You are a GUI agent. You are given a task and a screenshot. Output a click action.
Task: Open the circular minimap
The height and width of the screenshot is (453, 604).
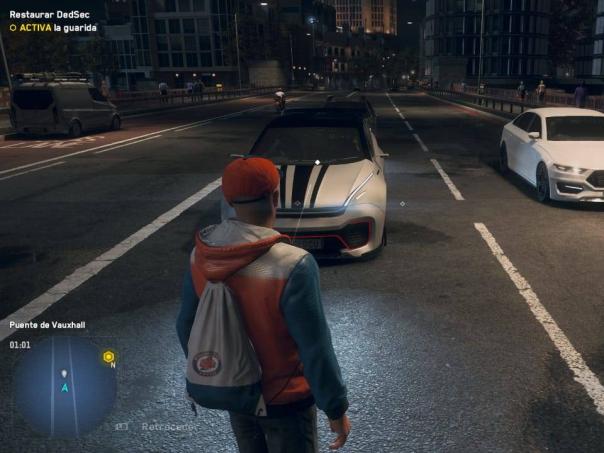pos(65,386)
